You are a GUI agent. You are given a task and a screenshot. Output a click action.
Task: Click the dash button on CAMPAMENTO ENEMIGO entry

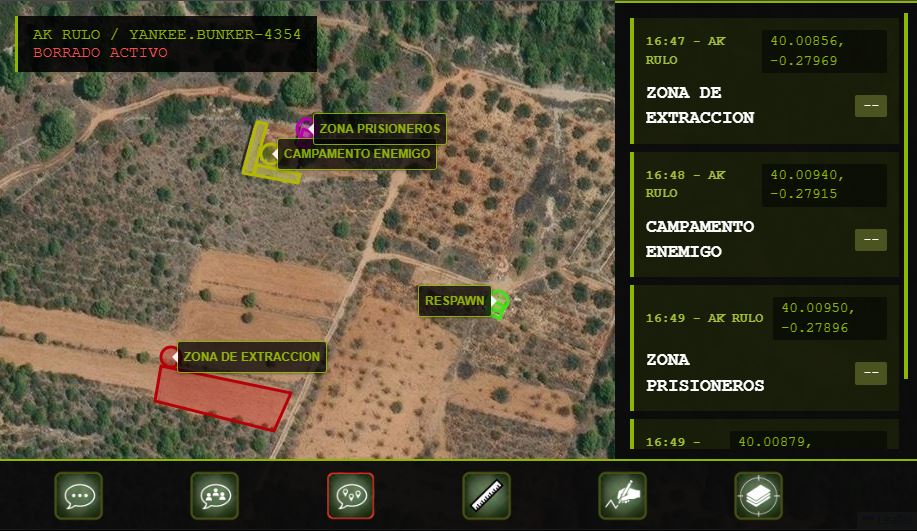tap(870, 240)
